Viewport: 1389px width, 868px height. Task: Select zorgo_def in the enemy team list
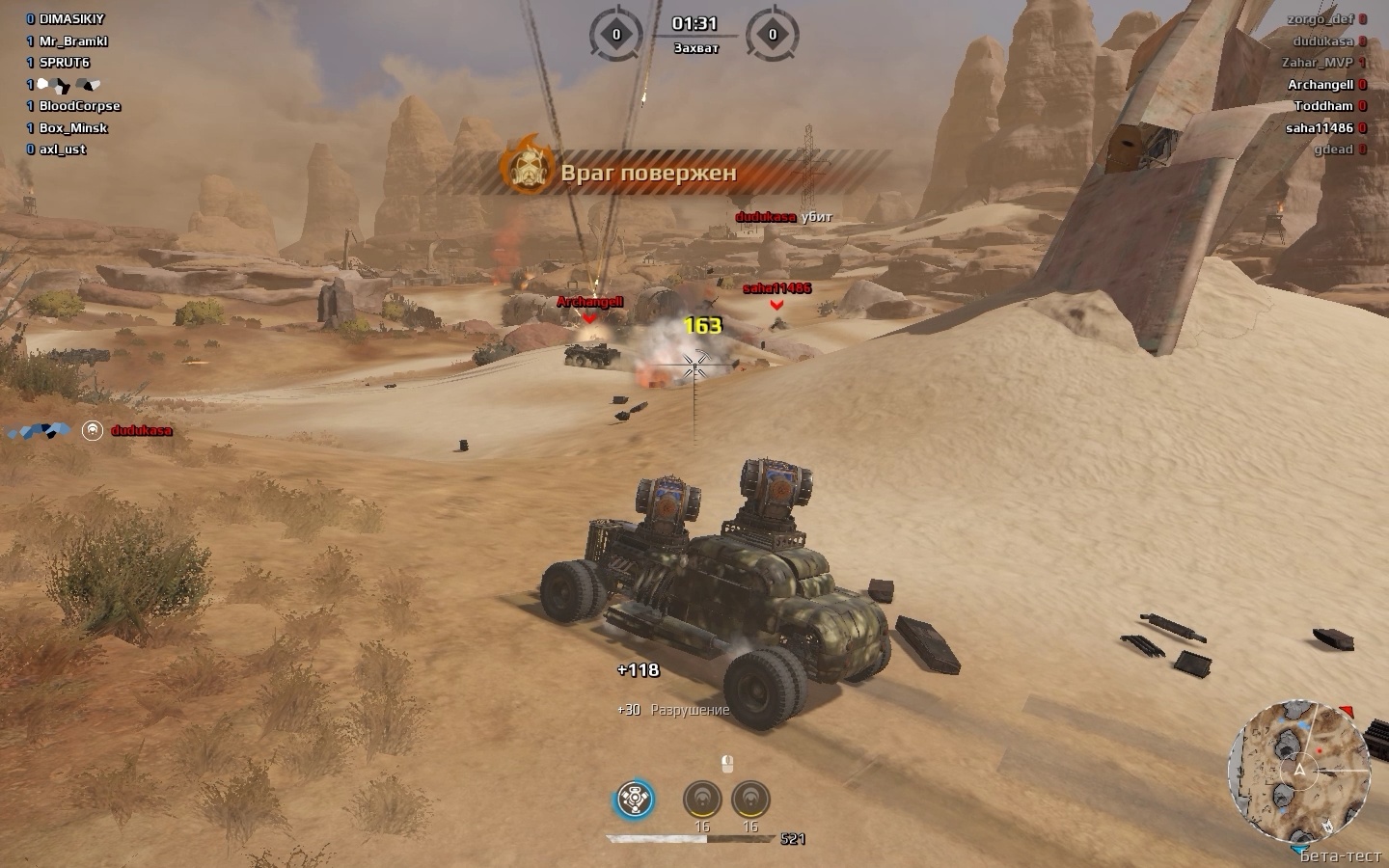(x=1320, y=19)
